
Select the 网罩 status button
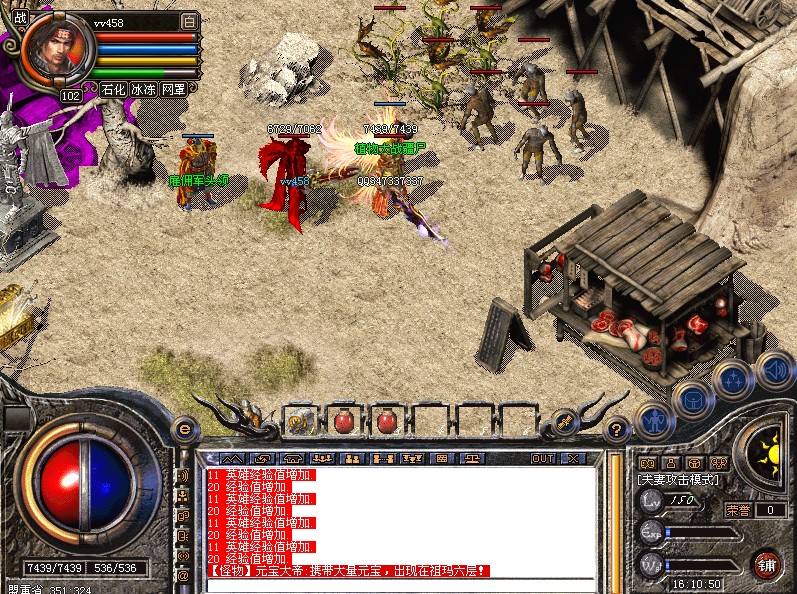click(174, 89)
